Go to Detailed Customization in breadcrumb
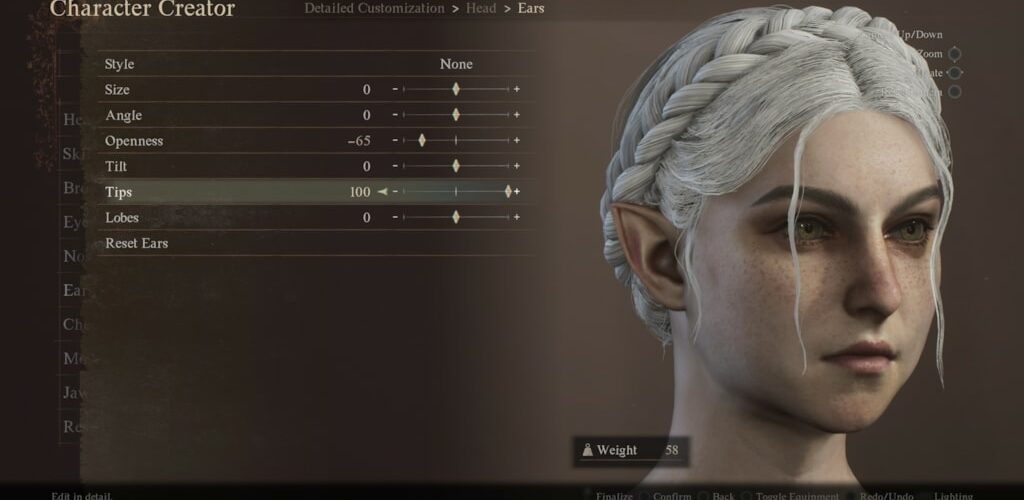 click(374, 9)
